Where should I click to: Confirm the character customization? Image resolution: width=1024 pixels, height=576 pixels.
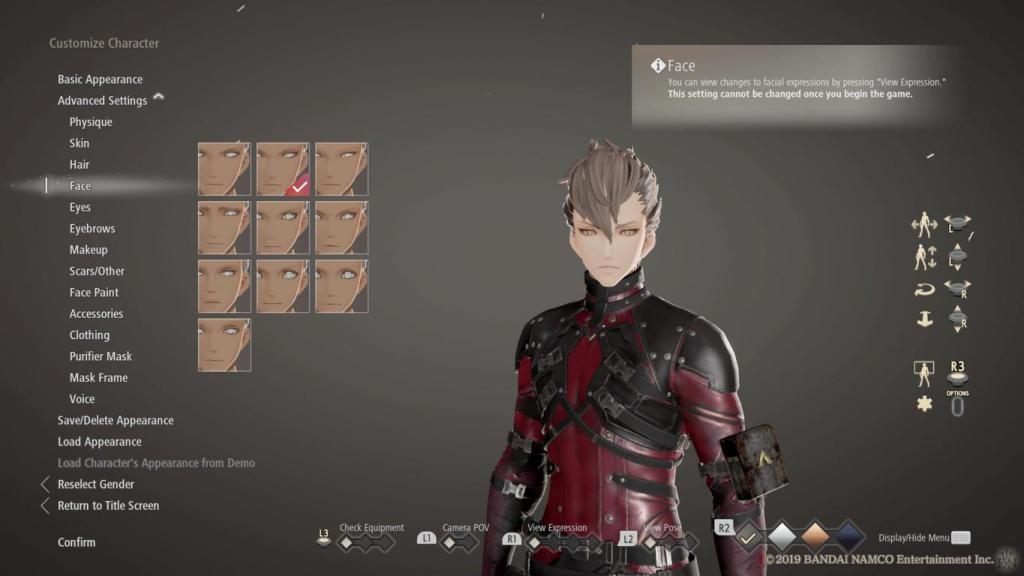77,542
